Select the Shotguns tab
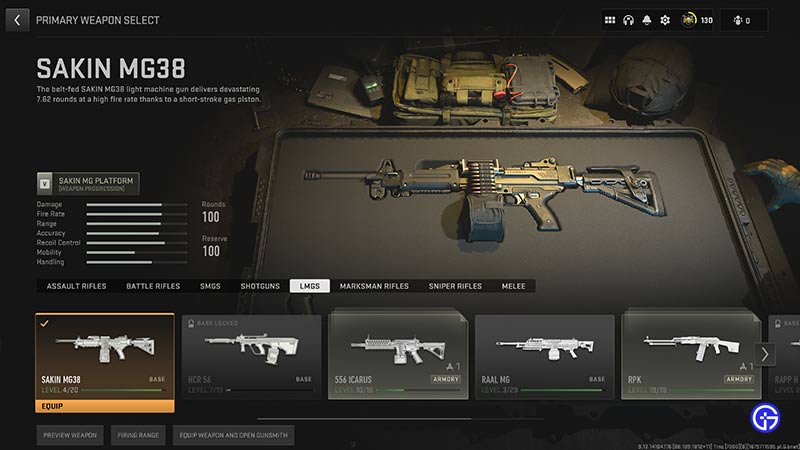 [260, 286]
